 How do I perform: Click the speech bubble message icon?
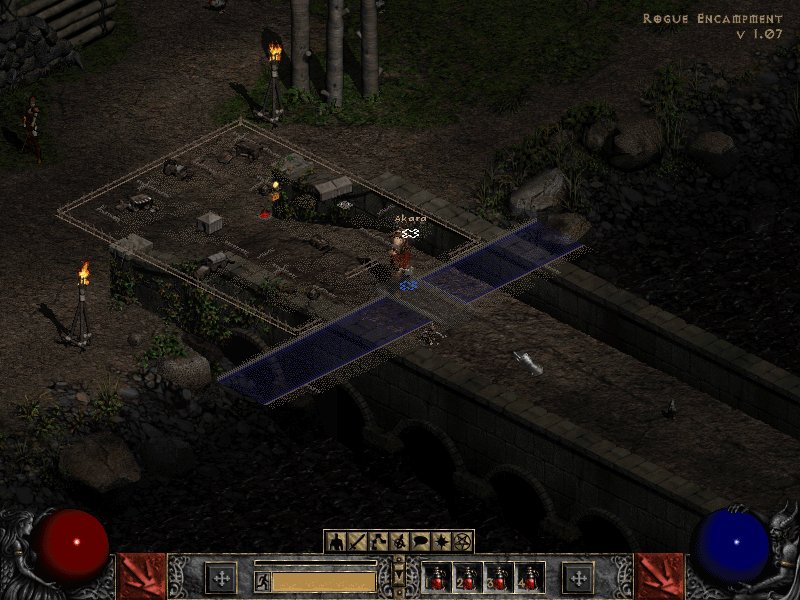(x=419, y=542)
